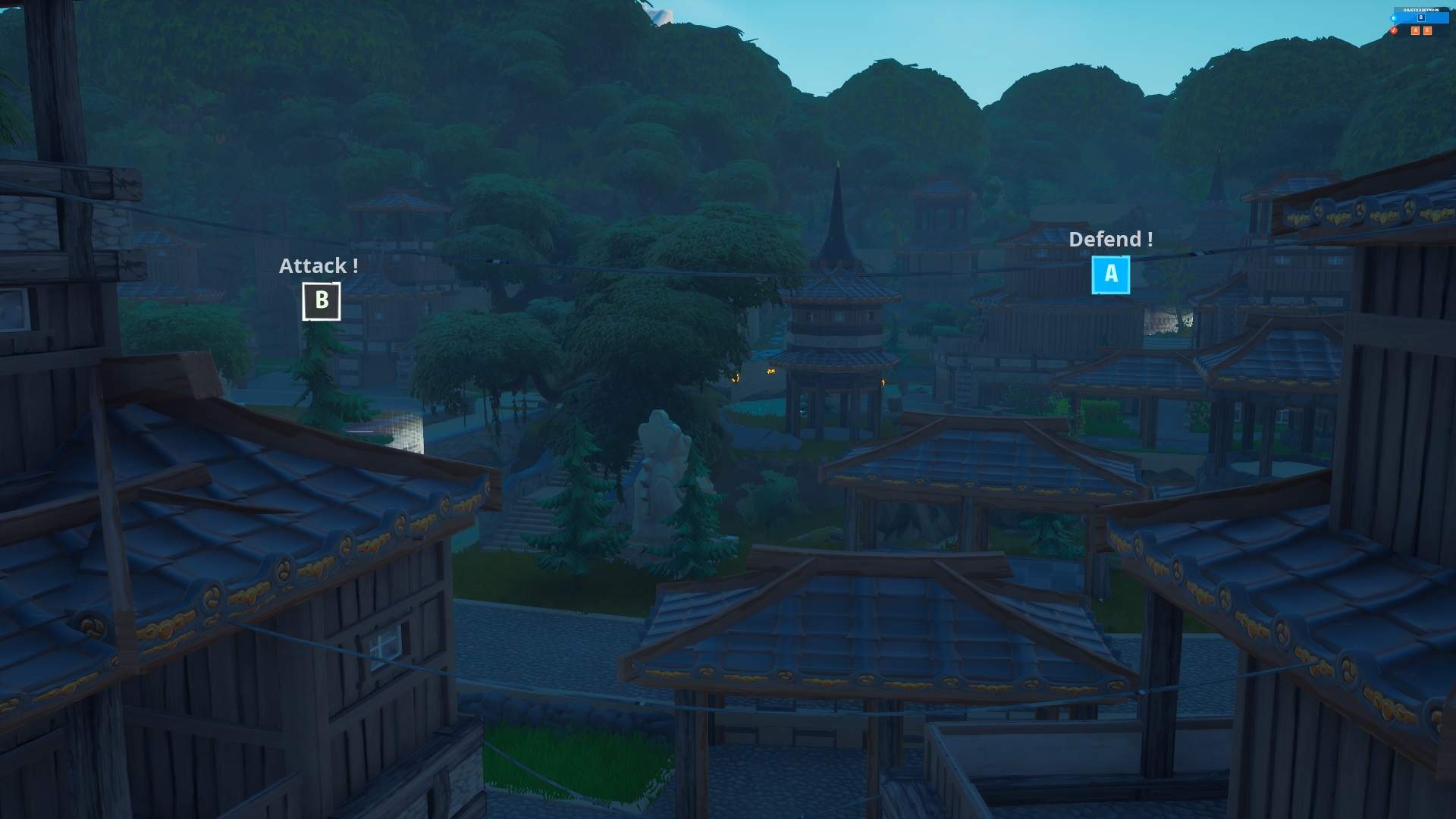
Task: Click the "B" Attack objective marker
Action: coord(321,301)
